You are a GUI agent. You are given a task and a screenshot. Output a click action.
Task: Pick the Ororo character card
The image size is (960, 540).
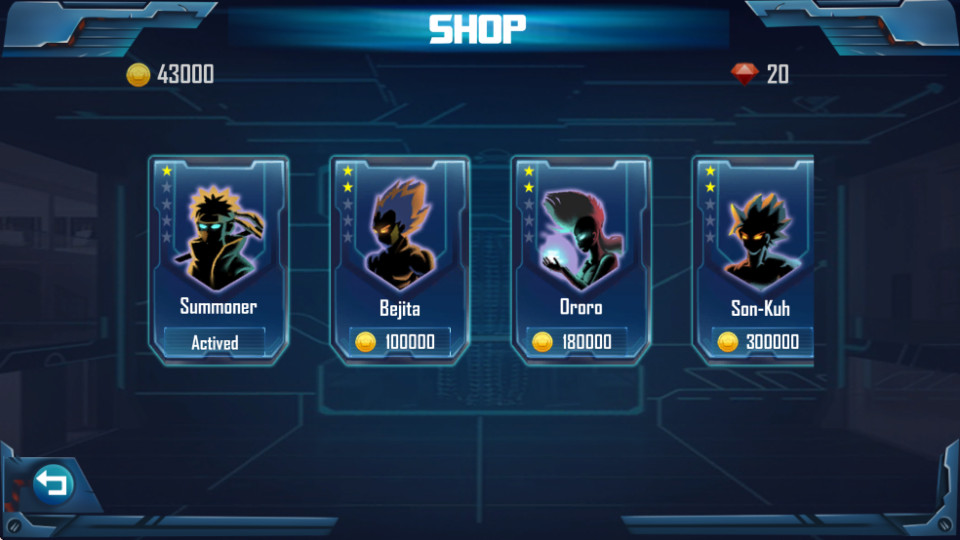click(580, 240)
